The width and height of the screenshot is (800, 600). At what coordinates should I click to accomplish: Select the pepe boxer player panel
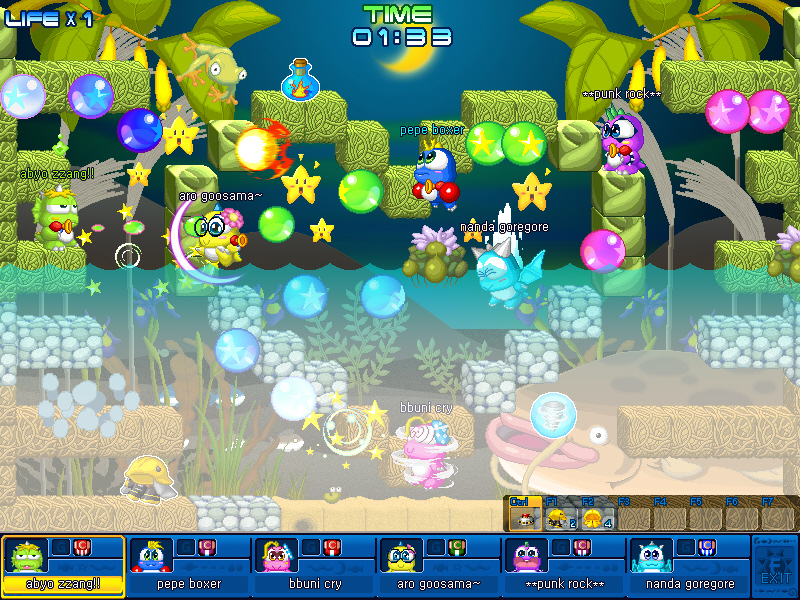coord(189,567)
